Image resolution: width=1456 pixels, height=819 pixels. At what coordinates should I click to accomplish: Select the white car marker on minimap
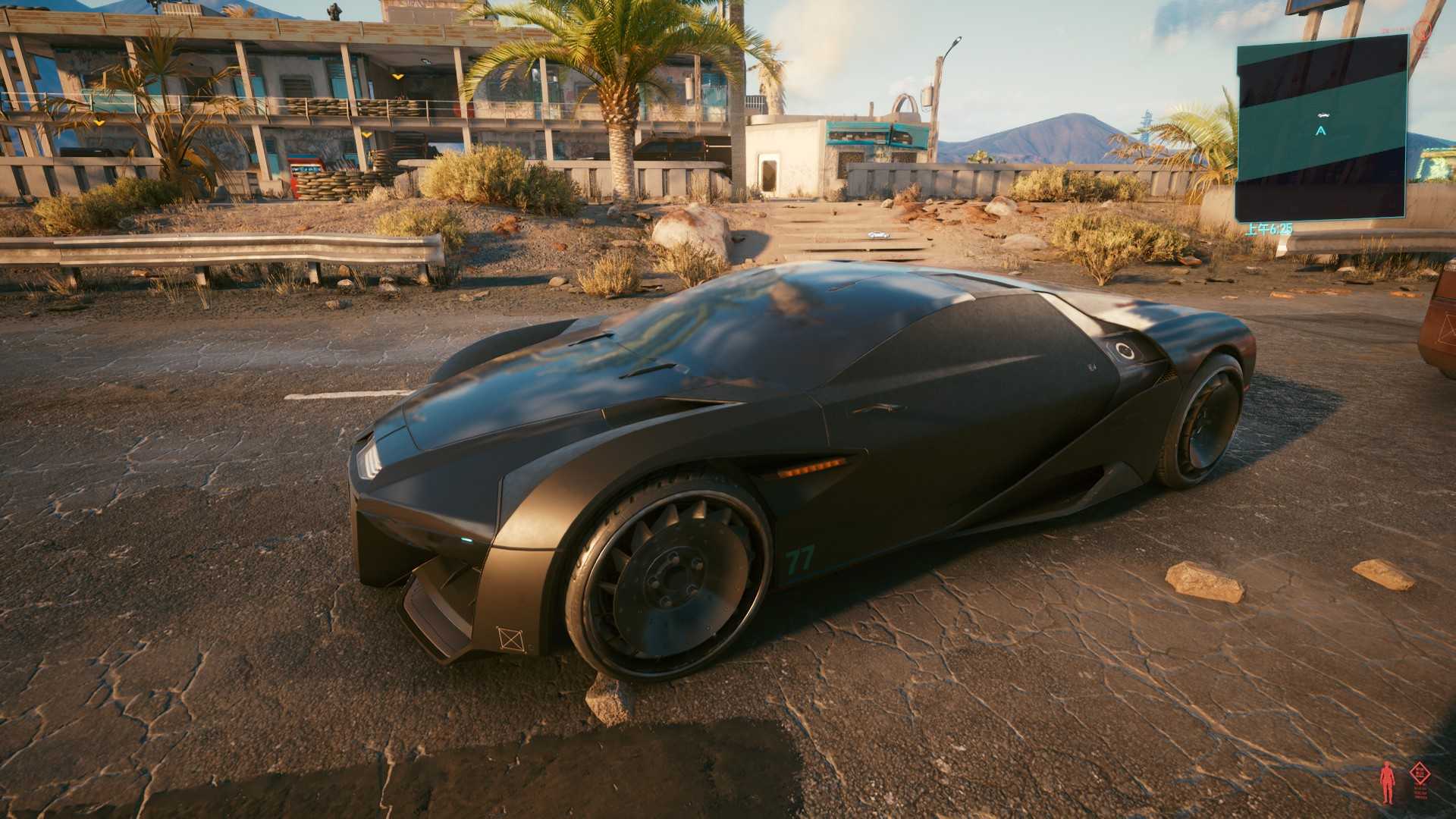click(x=1323, y=115)
